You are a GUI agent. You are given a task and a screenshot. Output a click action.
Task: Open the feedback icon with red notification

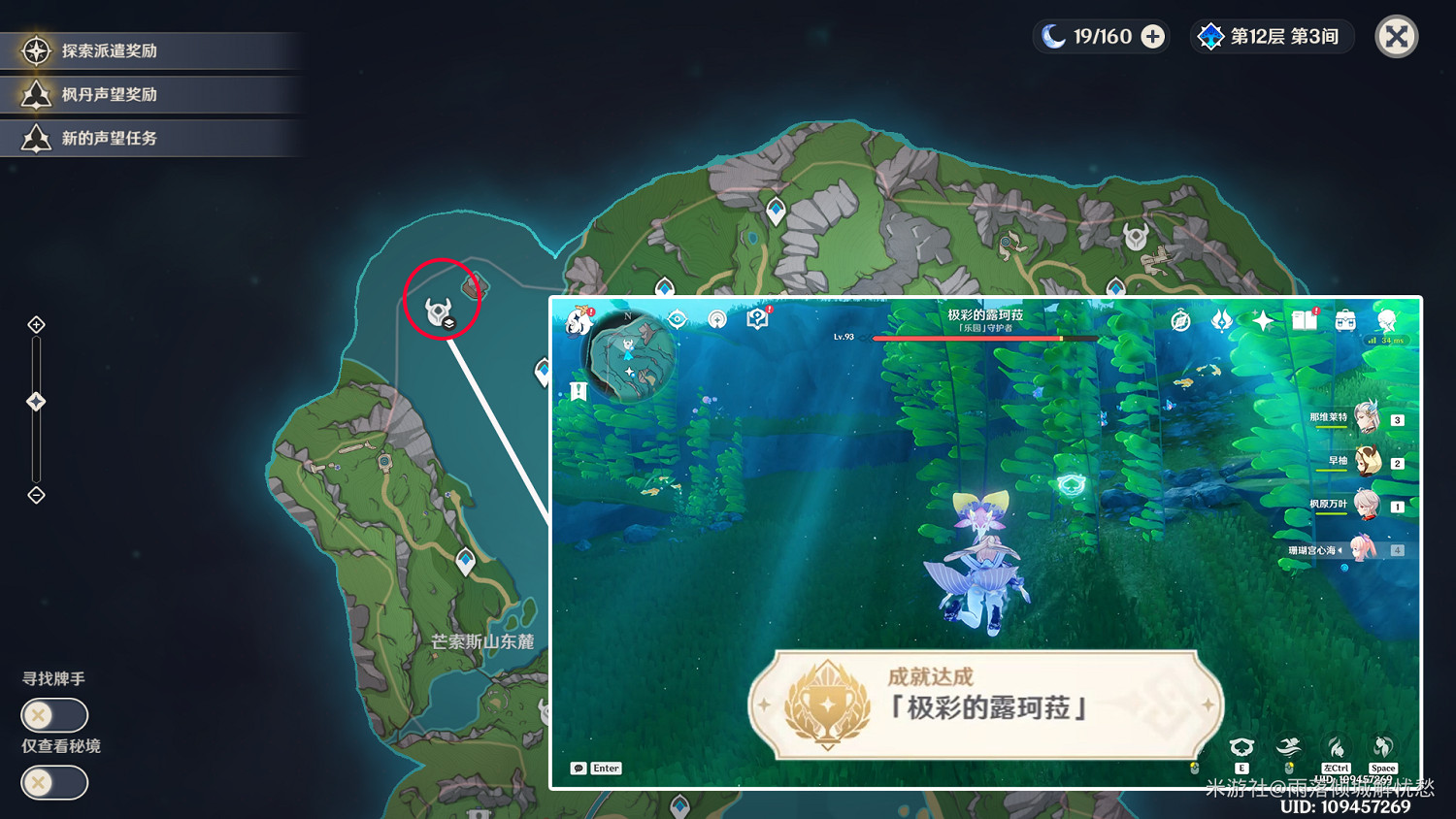coord(756,320)
